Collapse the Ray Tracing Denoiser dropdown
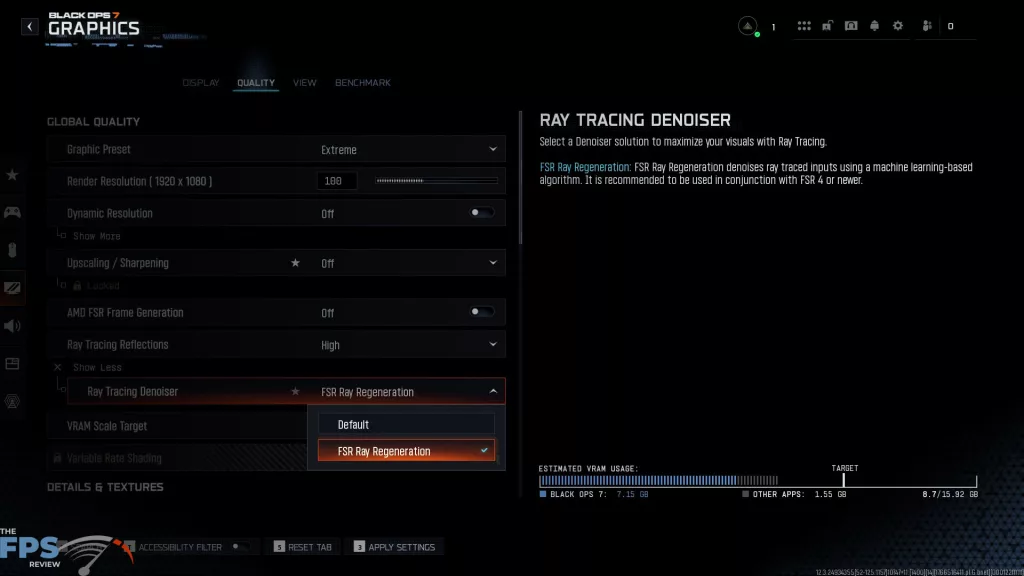The height and width of the screenshot is (576, 1024). 493,392
